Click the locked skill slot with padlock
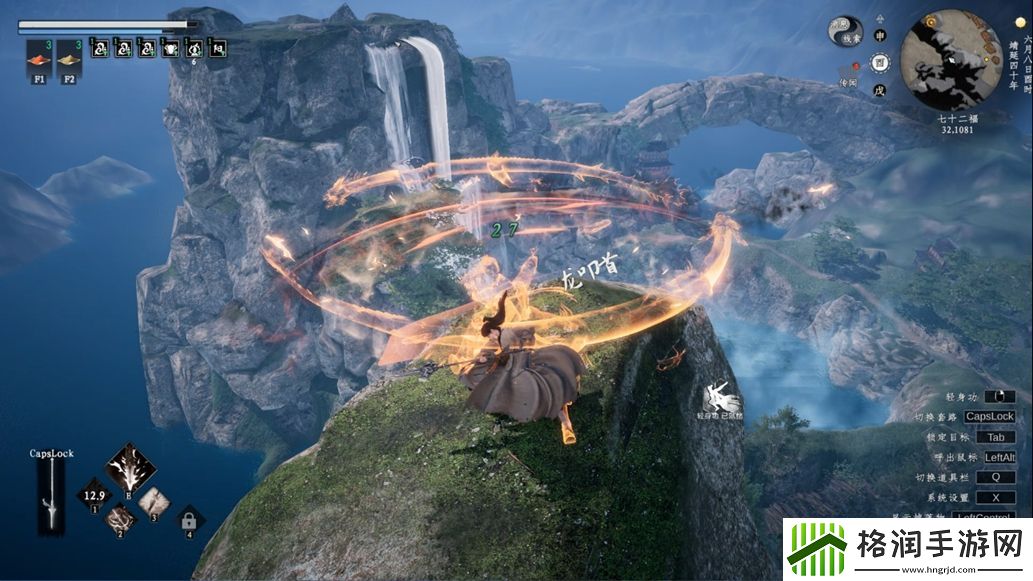Viewport: 1033px width, 581px height. point(186,519)
